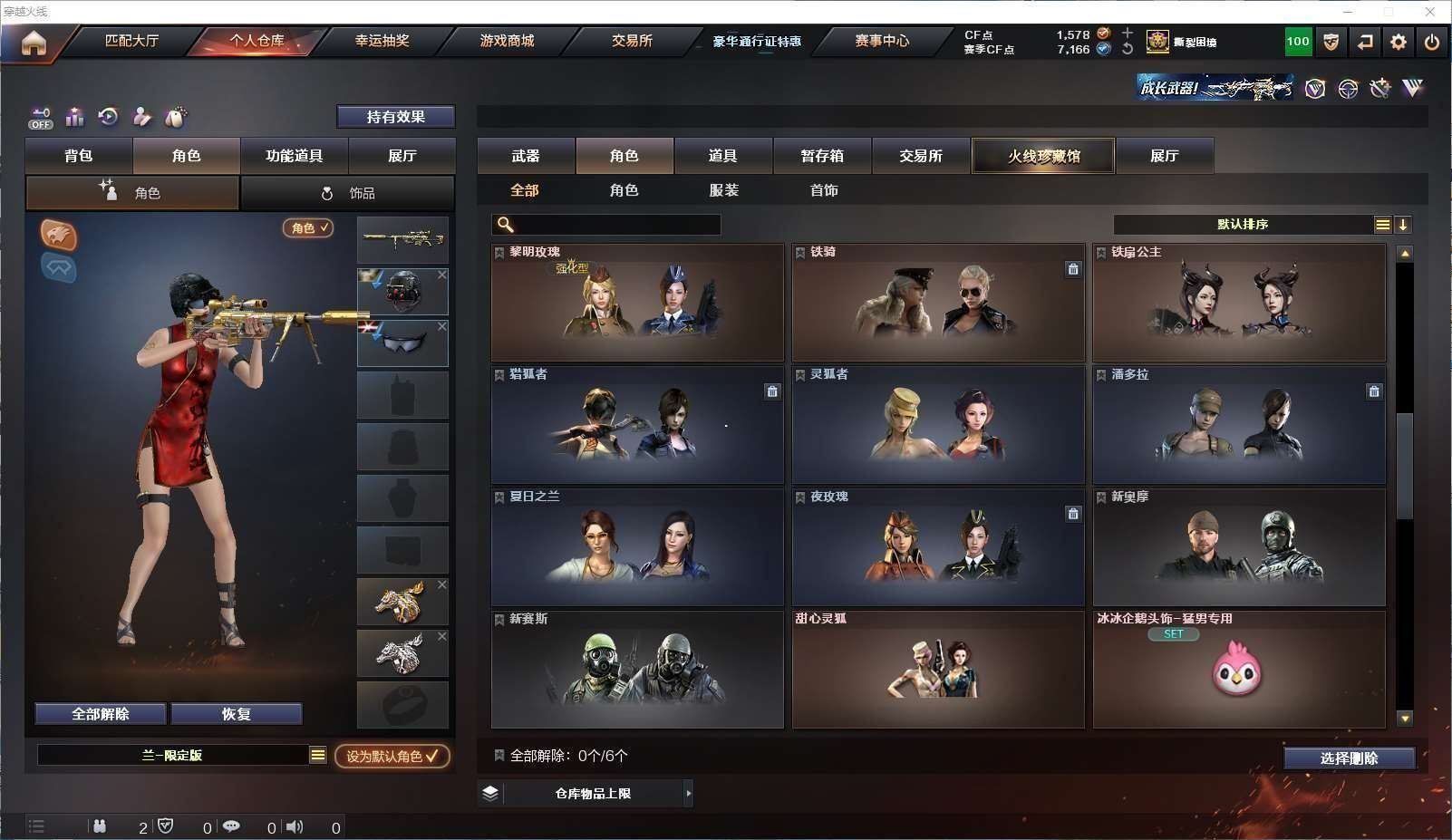Visit the 游戏商城 game shop
Viewport: 1452px width, 840px height.
(507, 41)
